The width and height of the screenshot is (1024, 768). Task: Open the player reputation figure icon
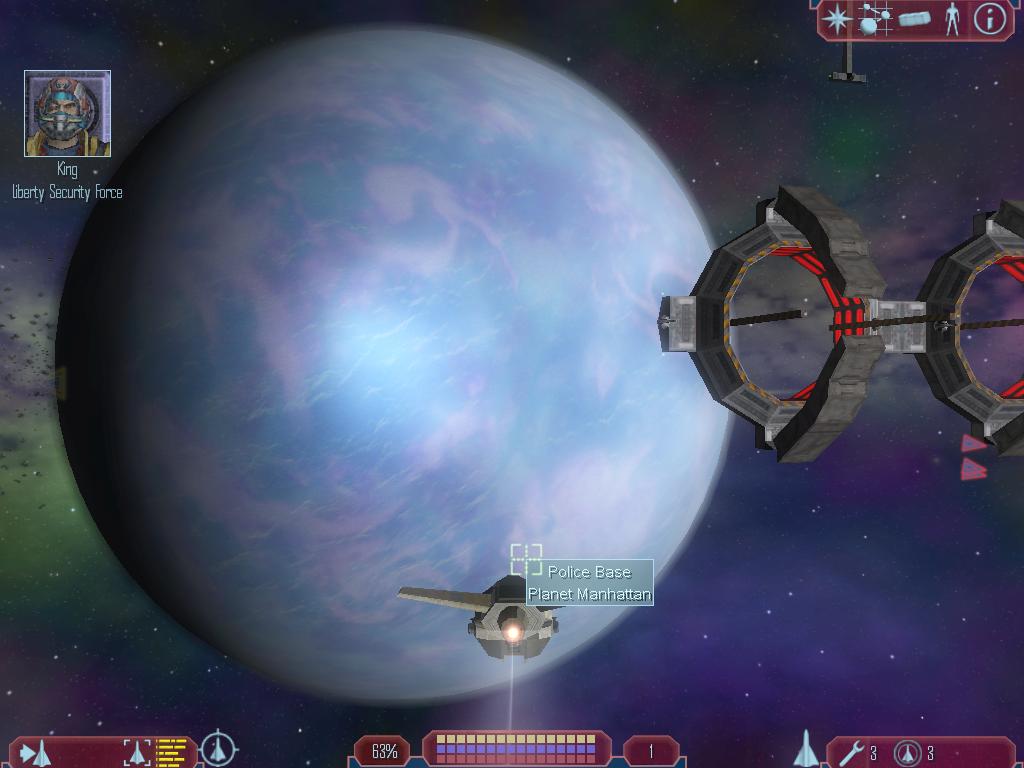952,19
